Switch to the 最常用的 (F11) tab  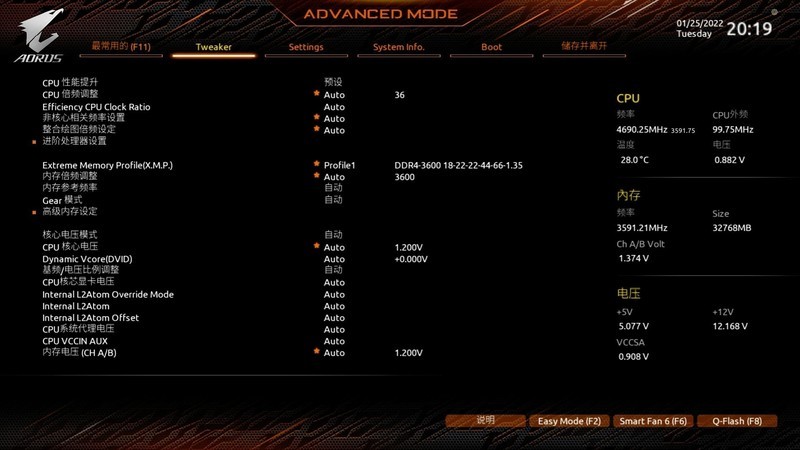121,46
